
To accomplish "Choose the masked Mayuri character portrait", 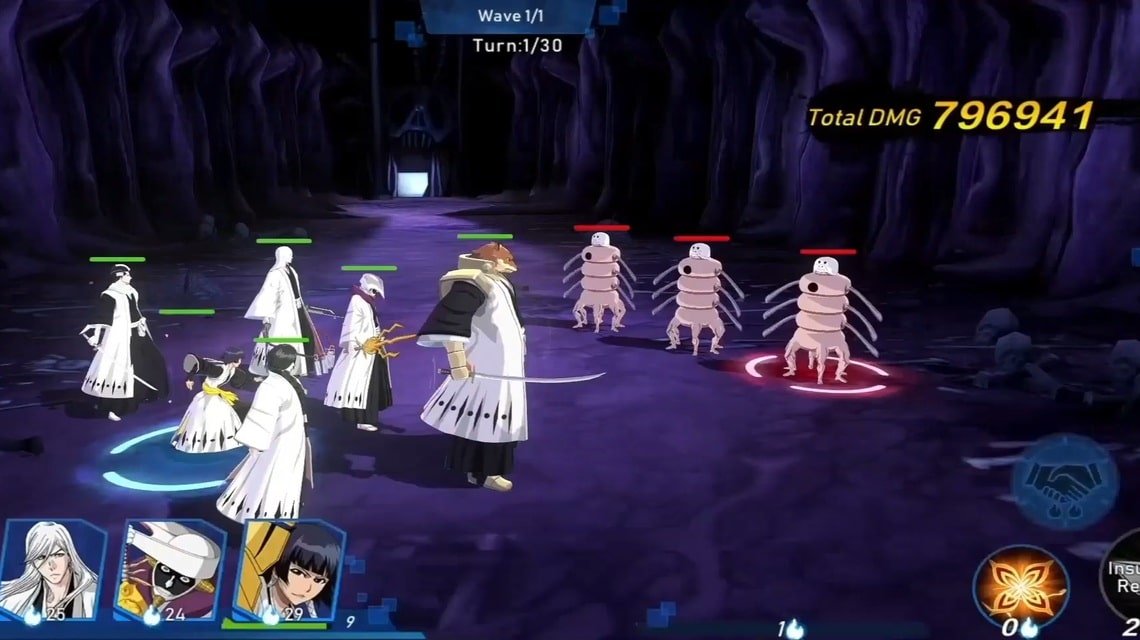I will point(168,570).
